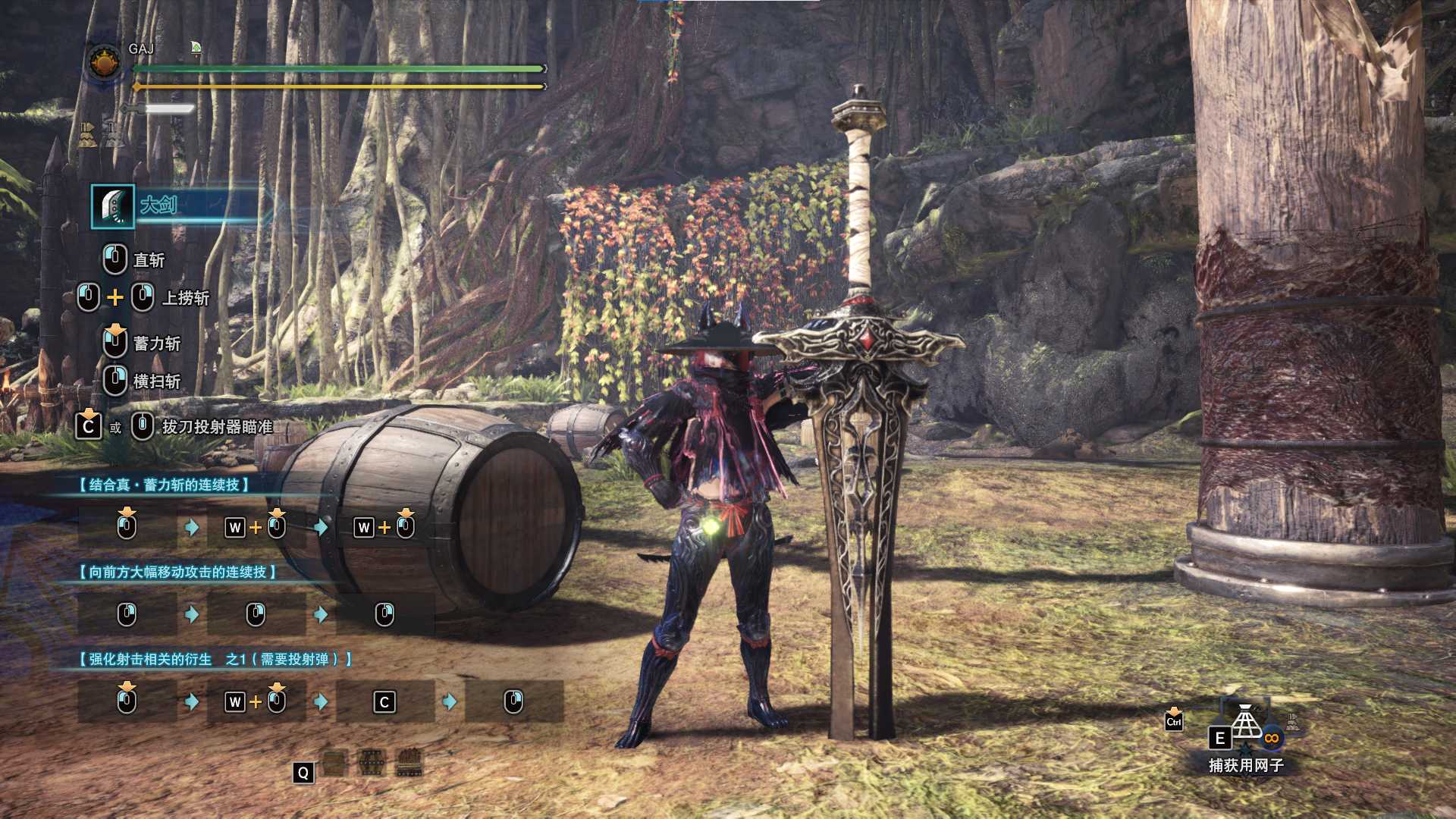Click the green health bar at top left
Viewport: 1456px width, 819px height.
334,67
